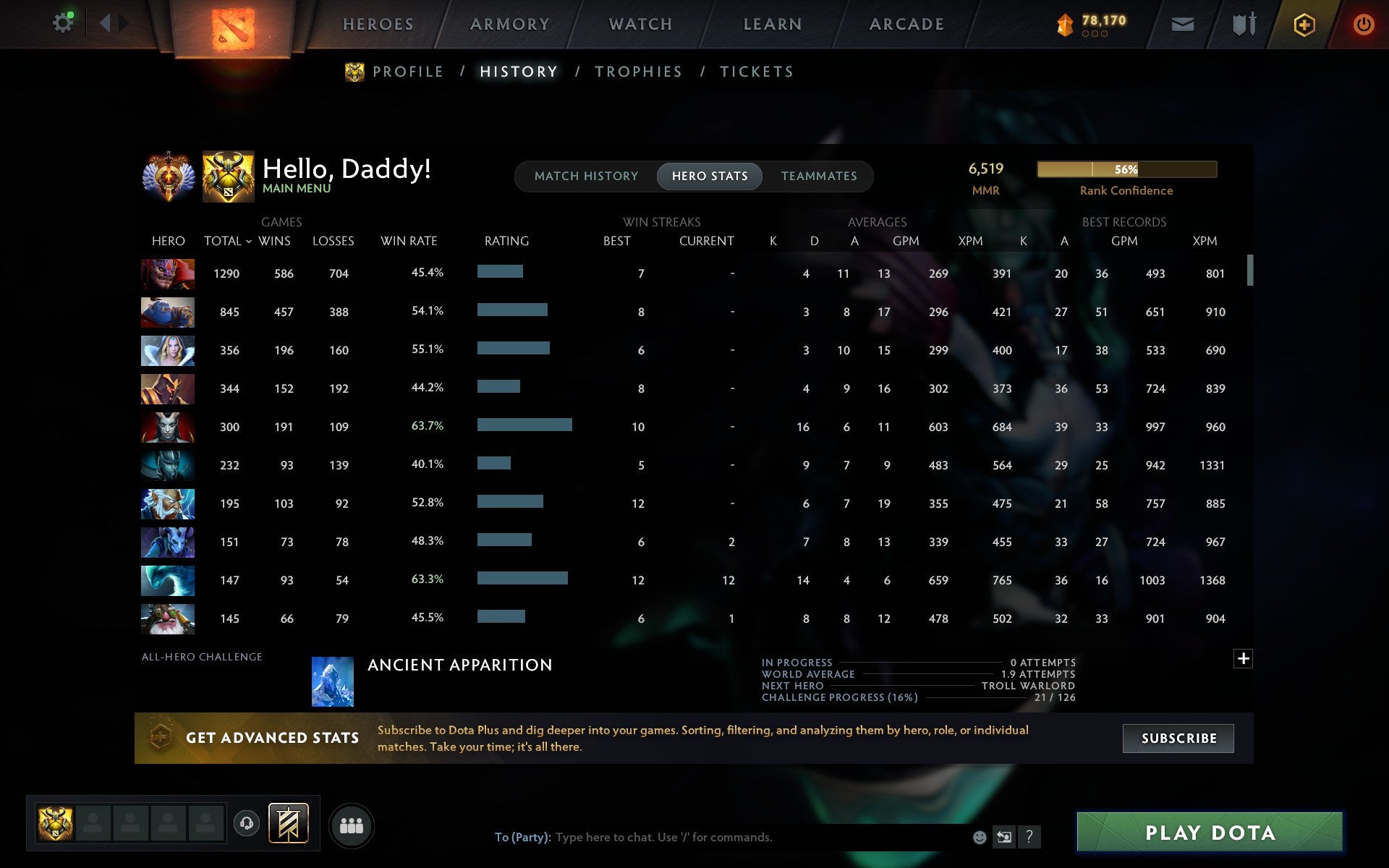Open the friends list icon near party slots
Viewport: 1389px width, 868px height.
coord(351,824)
